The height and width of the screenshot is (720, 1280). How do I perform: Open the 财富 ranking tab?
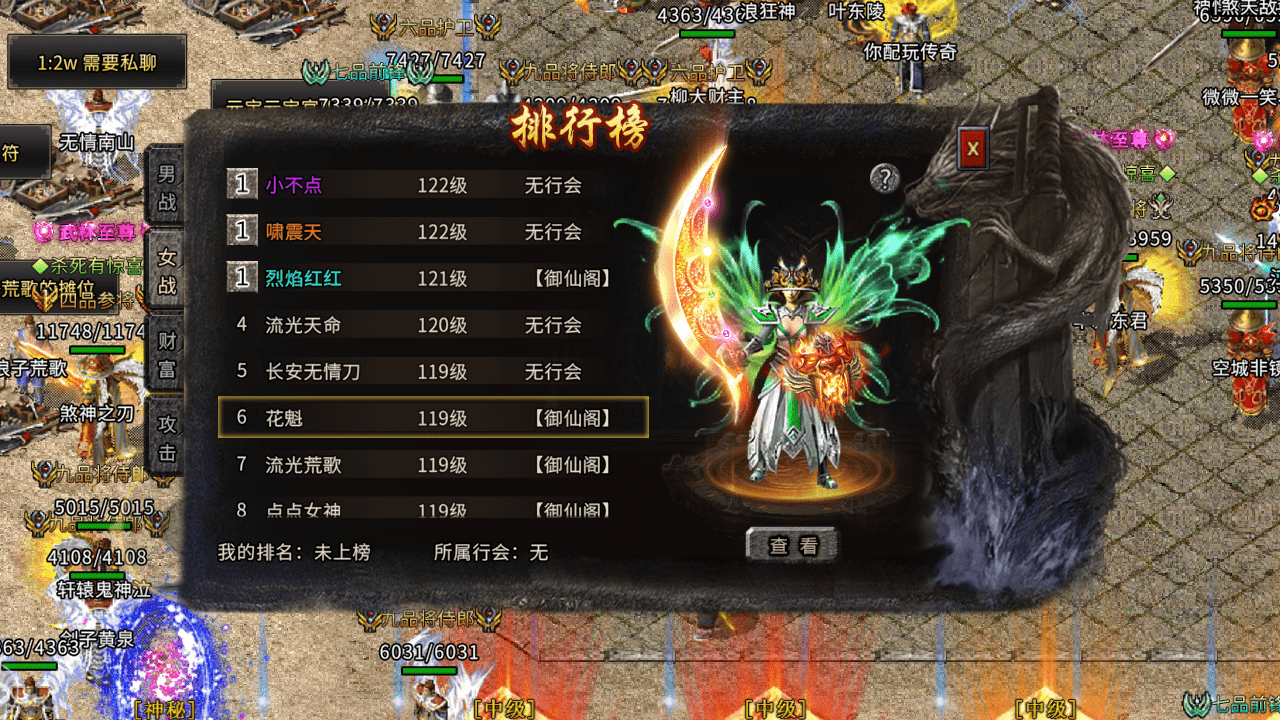click(166, 355)
